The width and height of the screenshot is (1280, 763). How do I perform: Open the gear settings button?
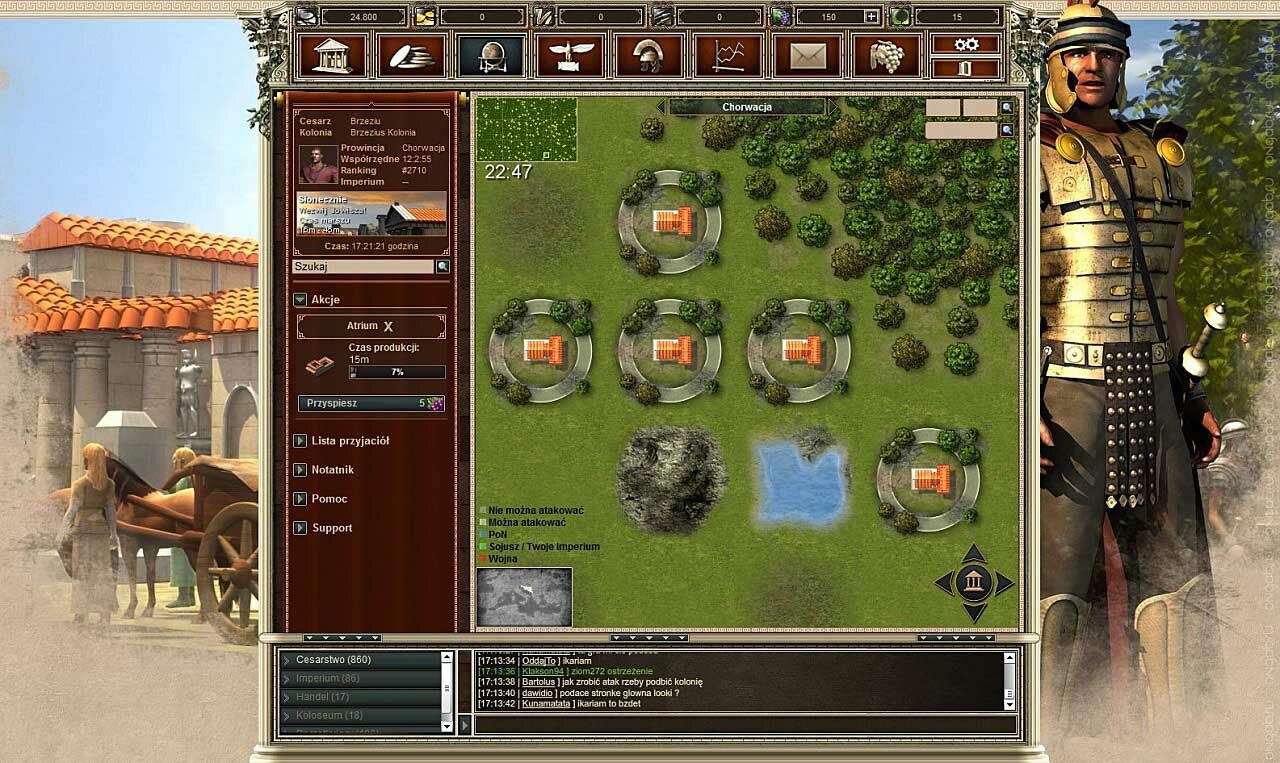[965, 44]
